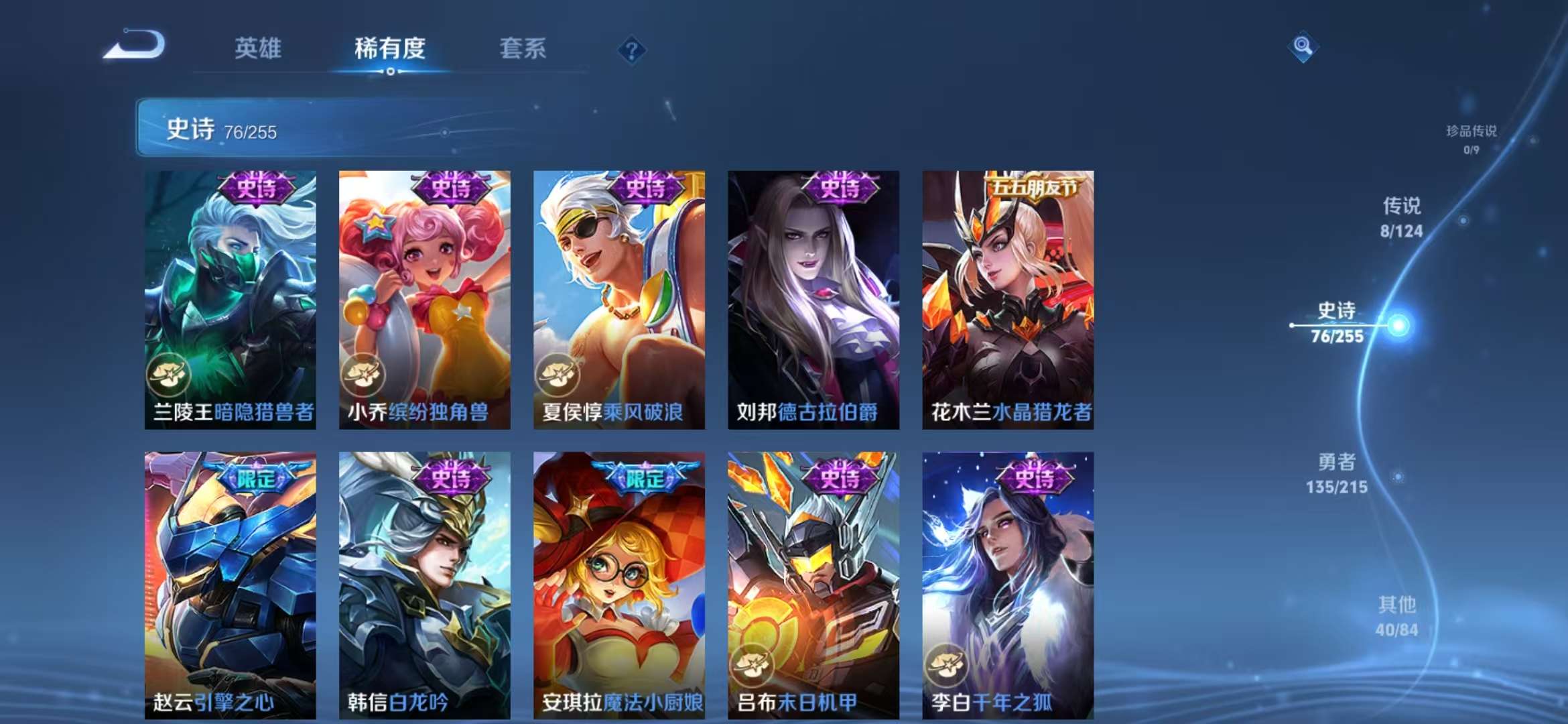Click the shell icon on 兰陵王's card
Screen dimensions: 1568x724
click(x=170, y=375)
